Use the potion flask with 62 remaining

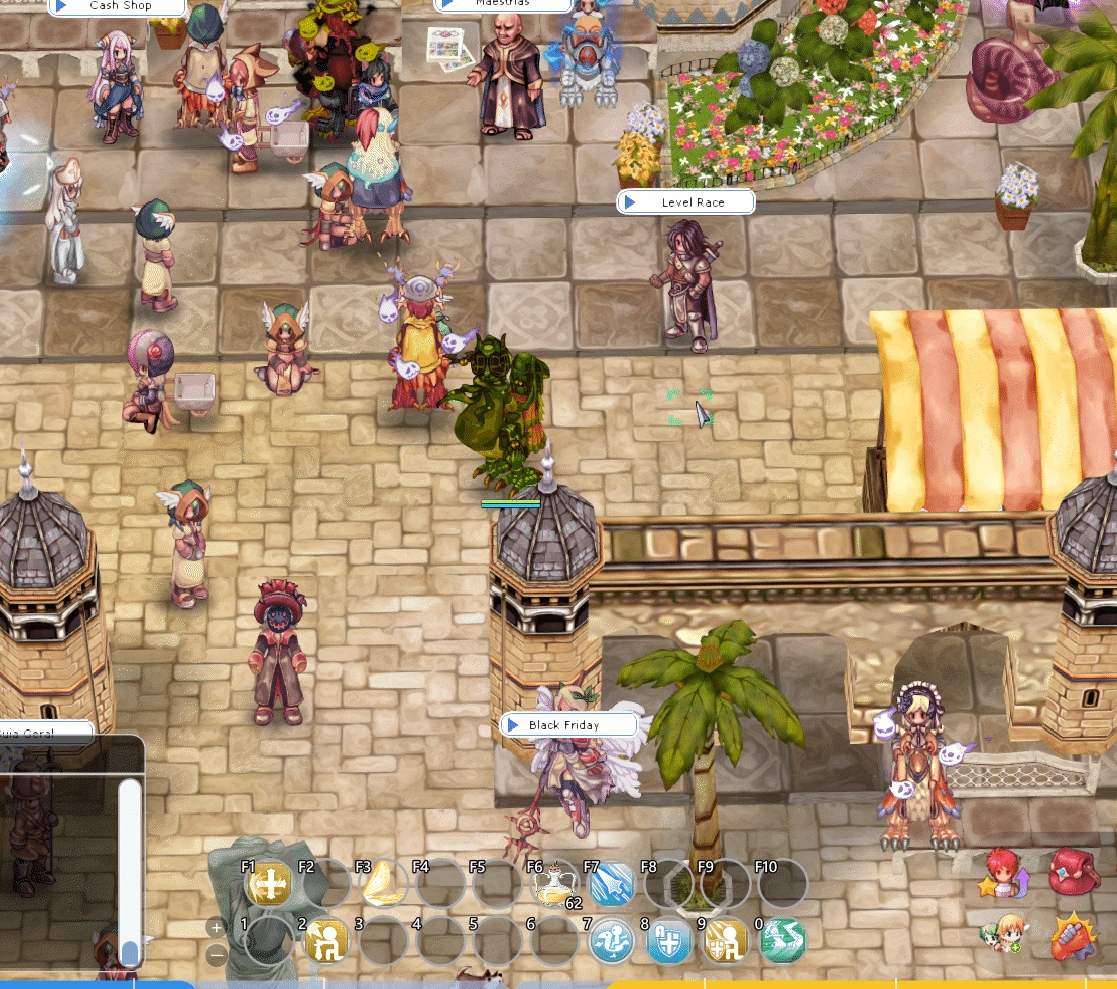[x=554, y=885]
